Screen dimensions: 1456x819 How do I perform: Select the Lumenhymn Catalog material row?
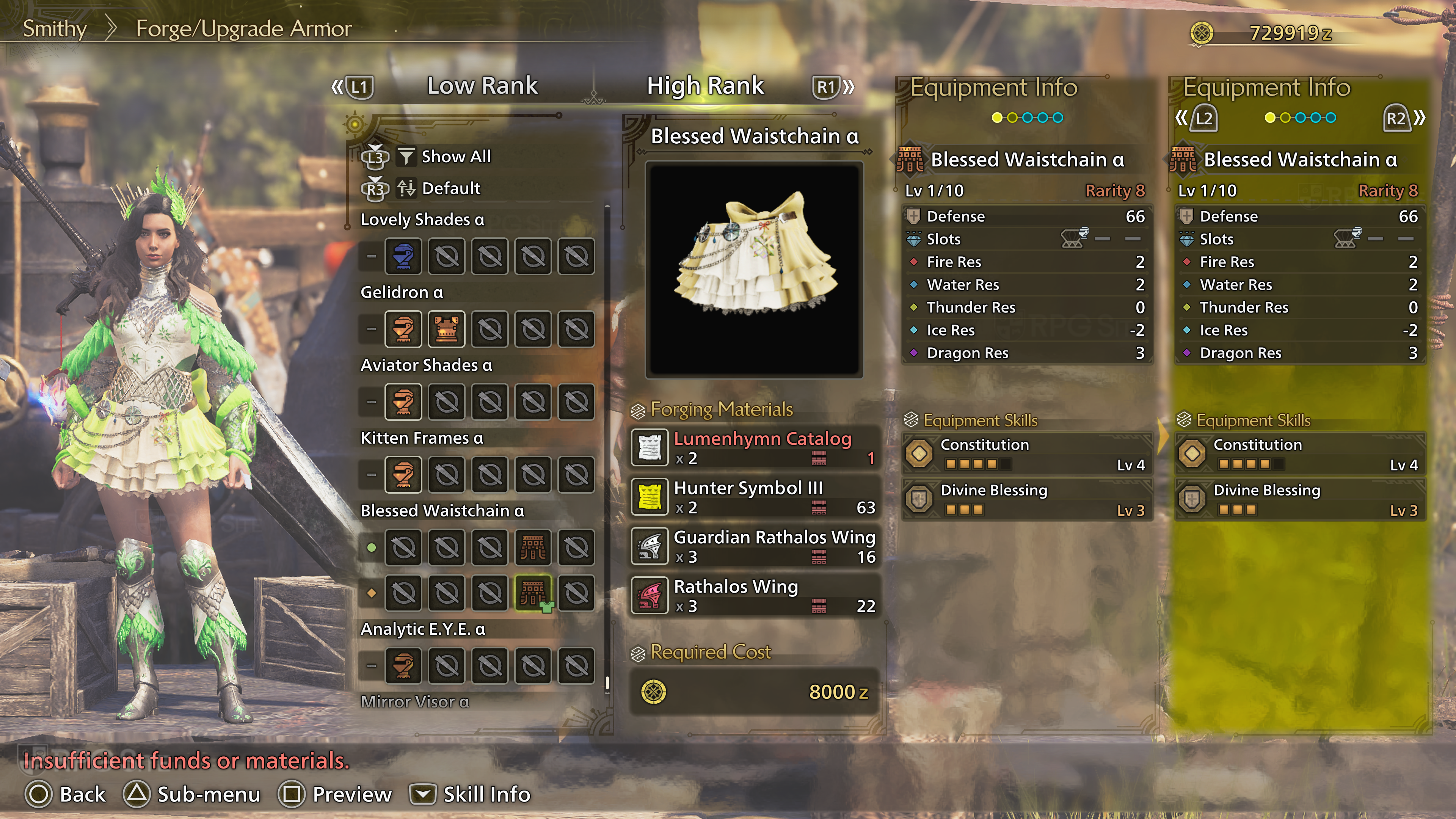point(755,448)
